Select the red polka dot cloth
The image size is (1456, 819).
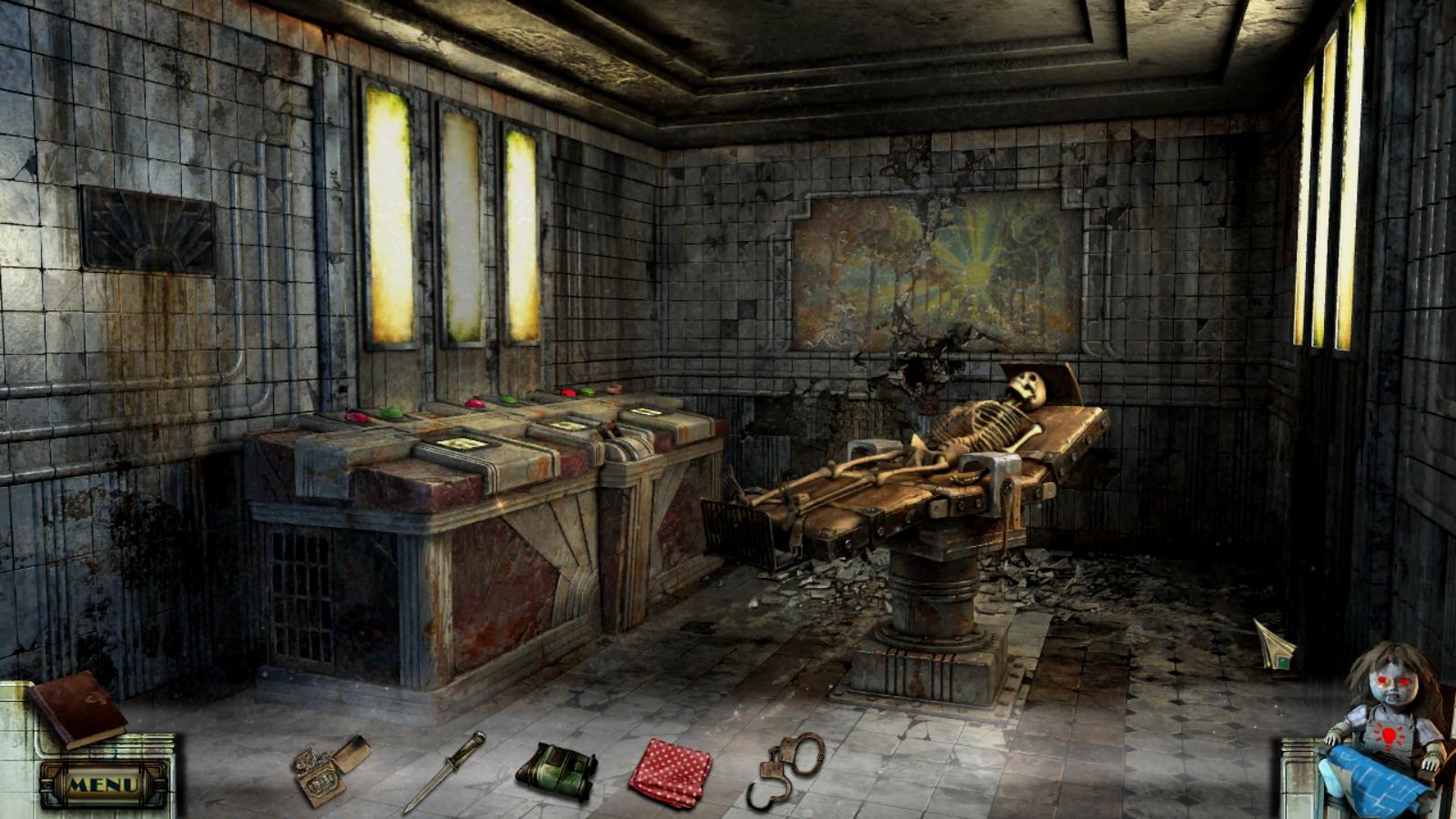click(671, 773)
